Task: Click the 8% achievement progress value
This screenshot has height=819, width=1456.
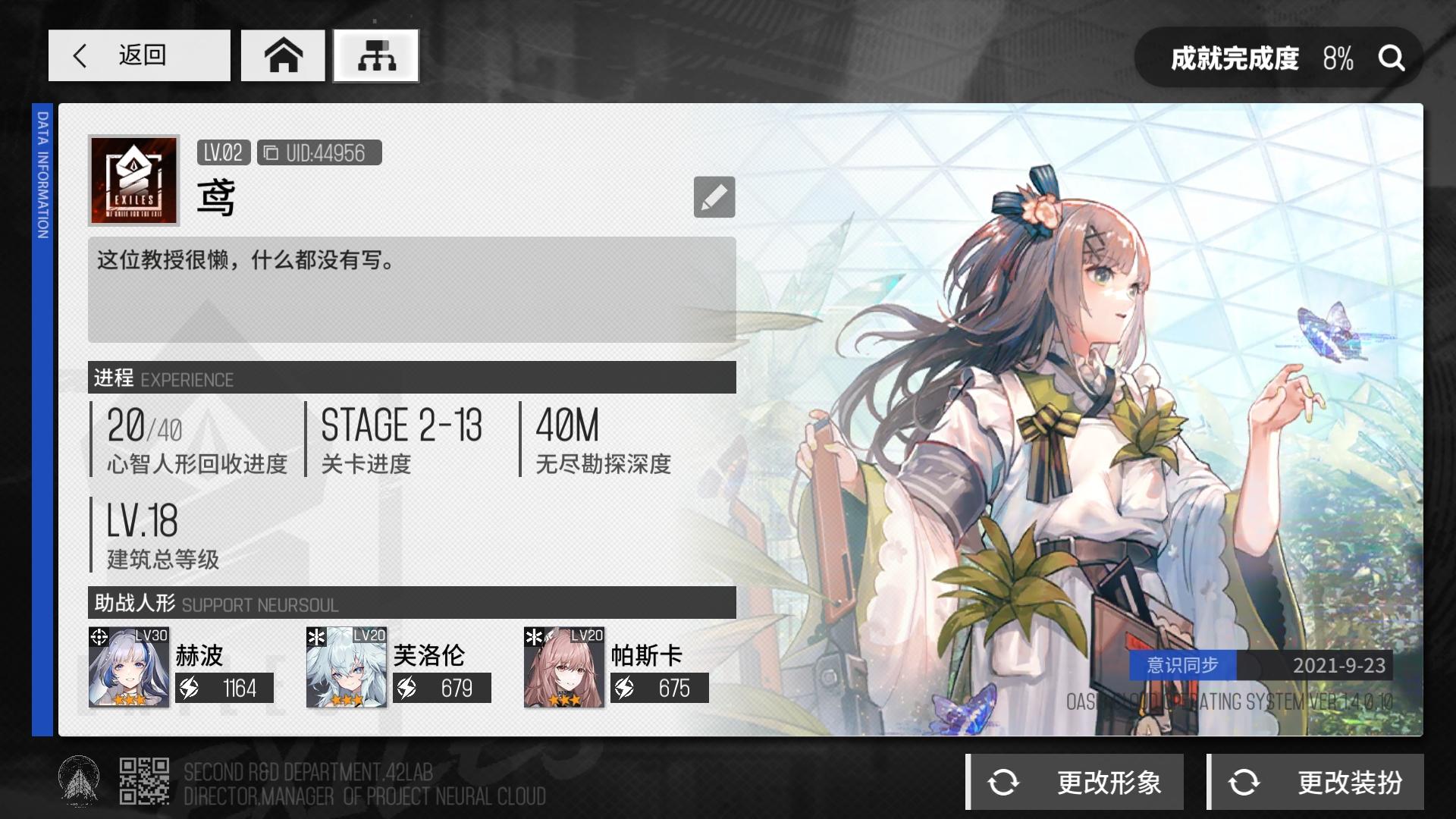Action: (x=1339, y=58)
